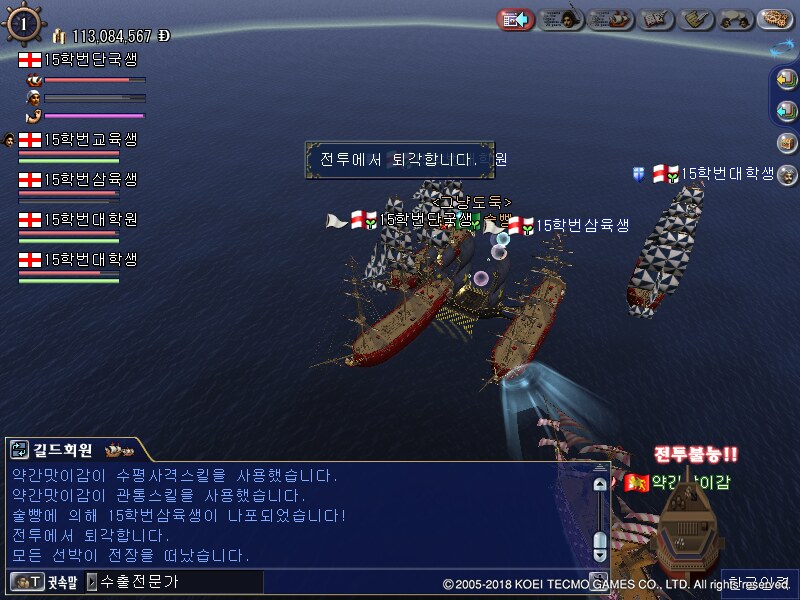Click the cyan arrow side button
This screenshot has height=600, width=800.
tap(786, 110)
